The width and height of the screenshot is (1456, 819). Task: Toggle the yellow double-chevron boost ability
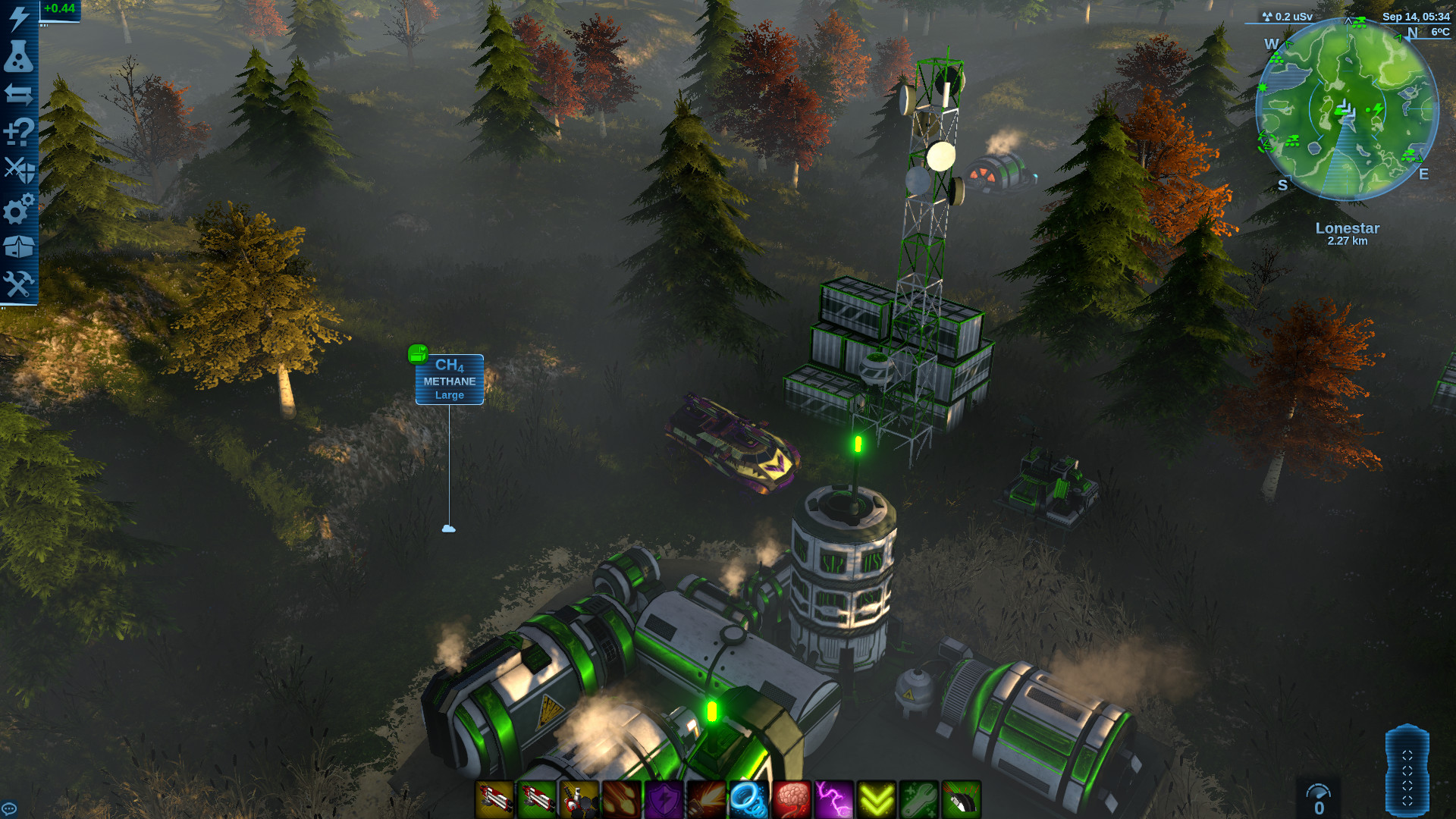coord(877,800)
